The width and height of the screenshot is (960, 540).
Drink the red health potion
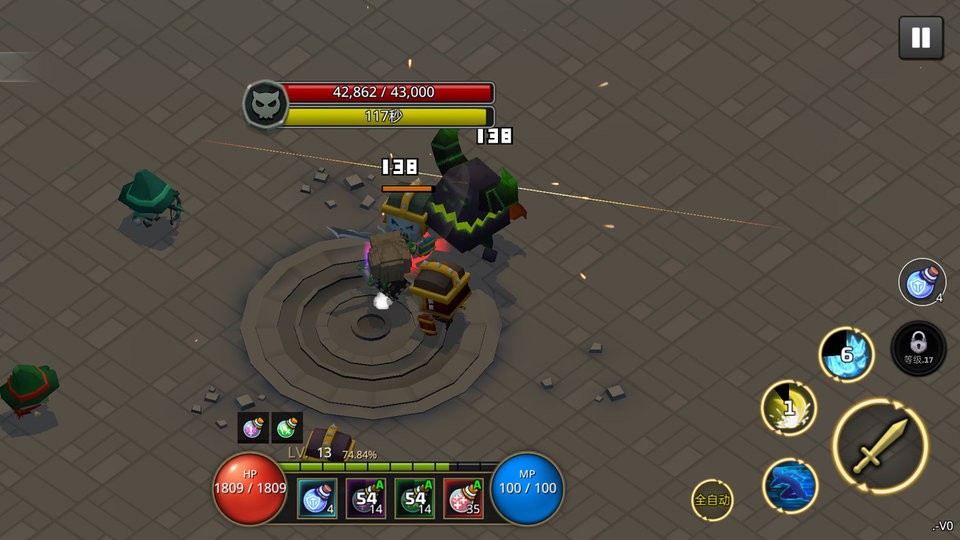point(463,498)
